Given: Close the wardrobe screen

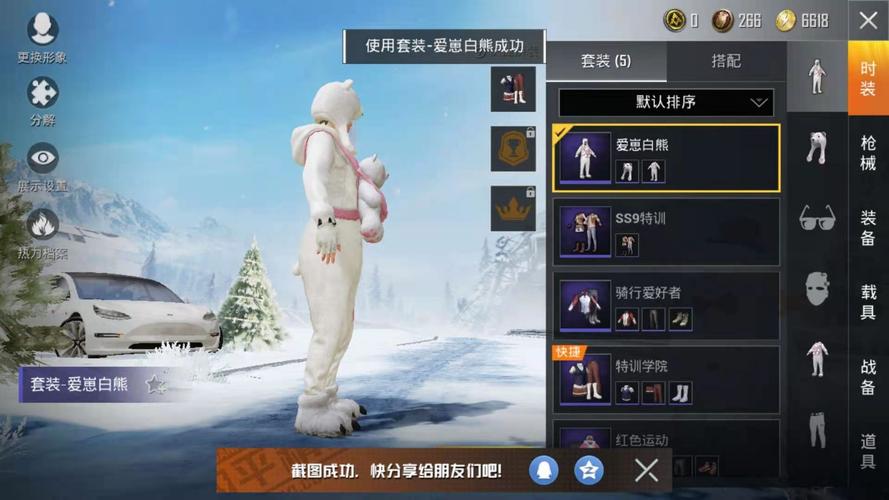Looking at the screenshot, I should pos(867,20).
